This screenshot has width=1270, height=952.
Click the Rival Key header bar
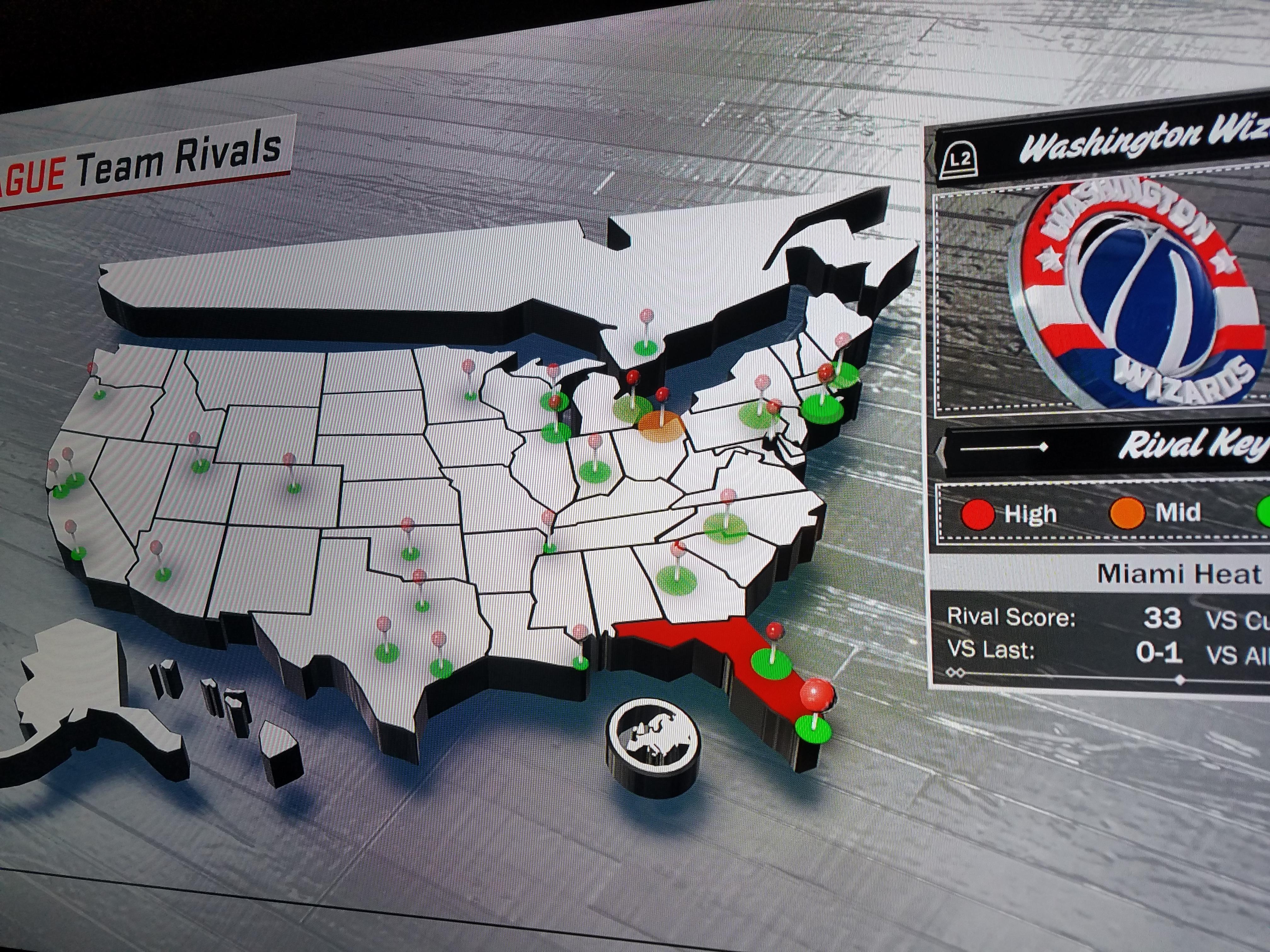pyautogui.click(x=1102, y=448)
